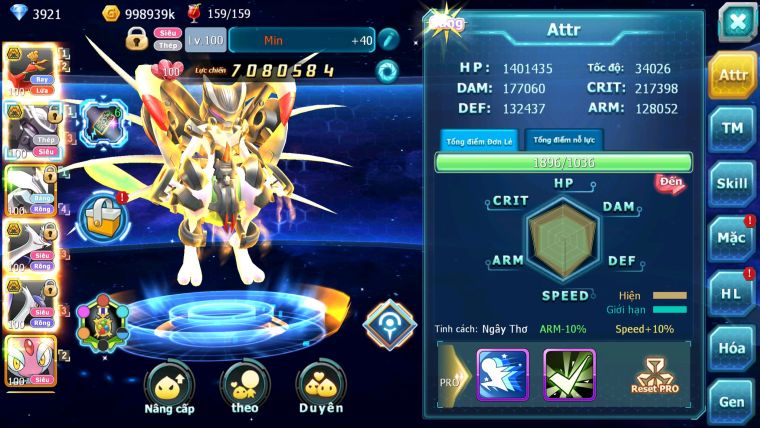Select the Mặc side tab
Screen dimensions: 760x428
pos(732,238)
